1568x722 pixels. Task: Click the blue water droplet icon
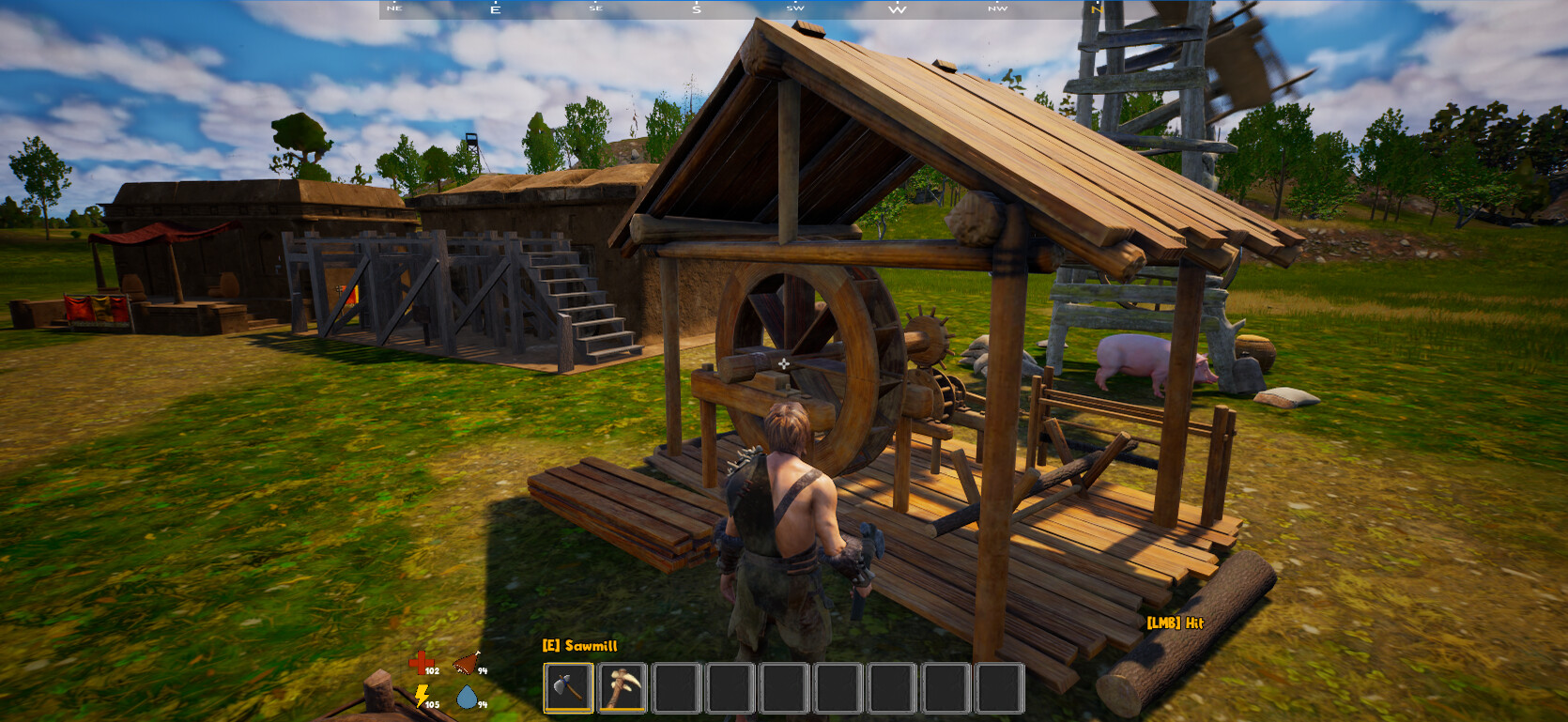coord(467,698)
